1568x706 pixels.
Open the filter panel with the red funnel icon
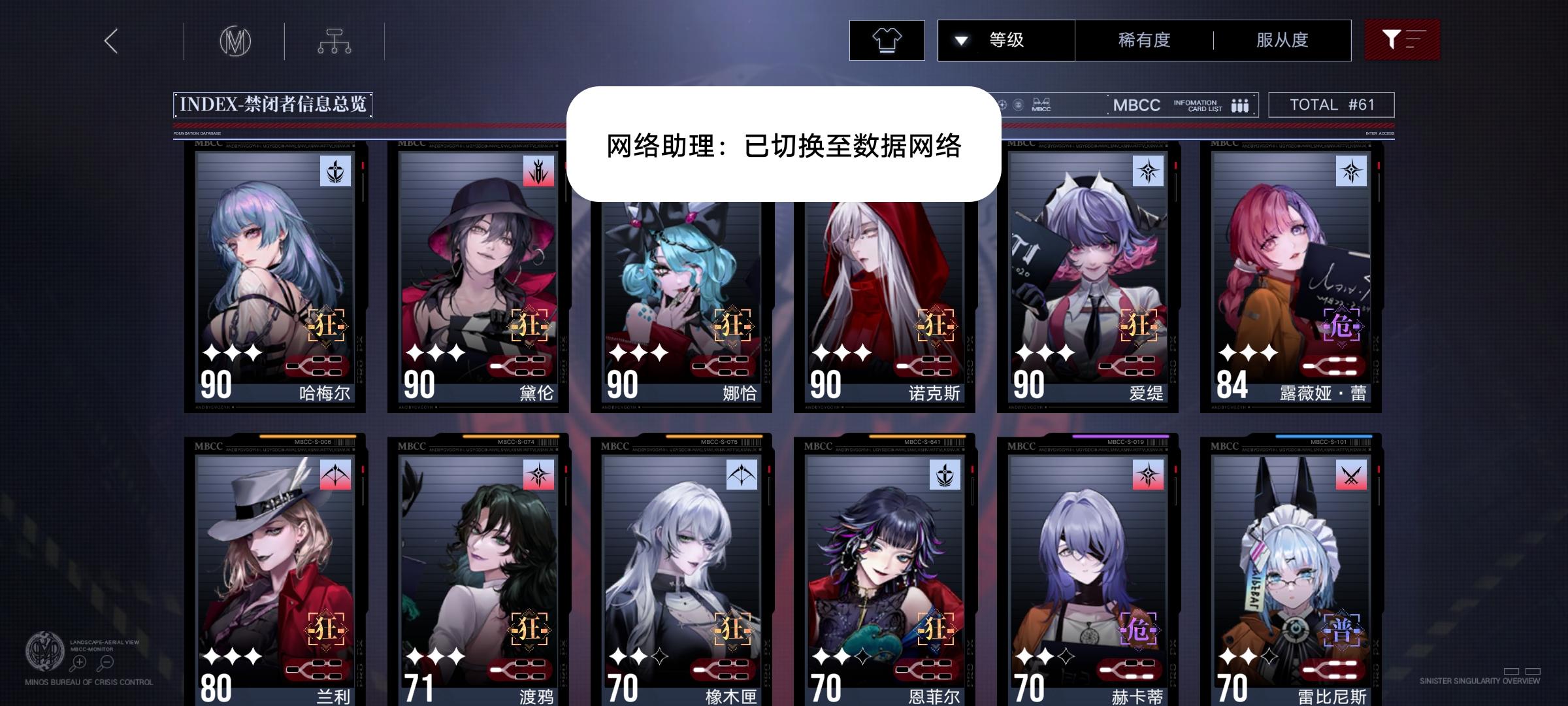point(1402,39)
